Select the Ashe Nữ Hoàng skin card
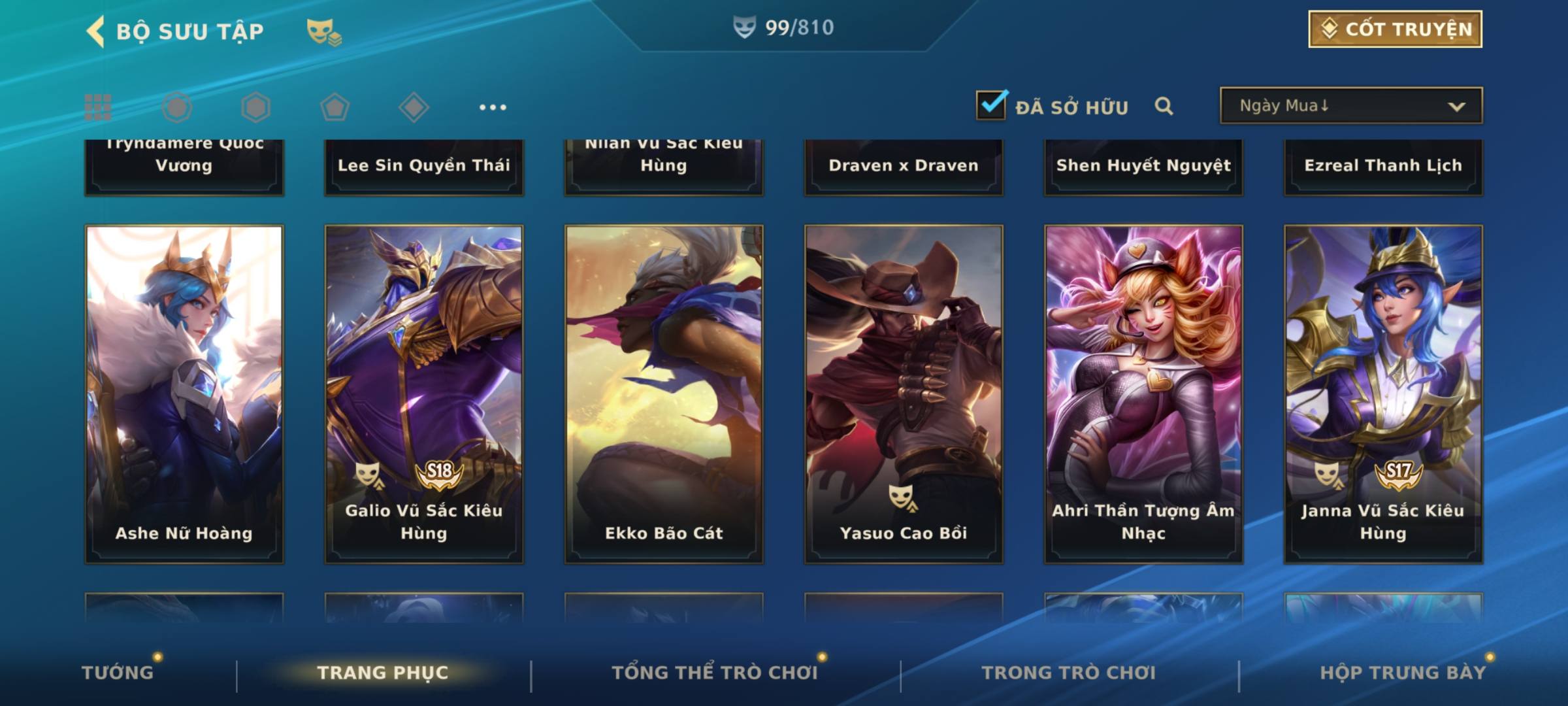Image resolution: width=1568 pixels, height=706 pixels. point(184,394)
